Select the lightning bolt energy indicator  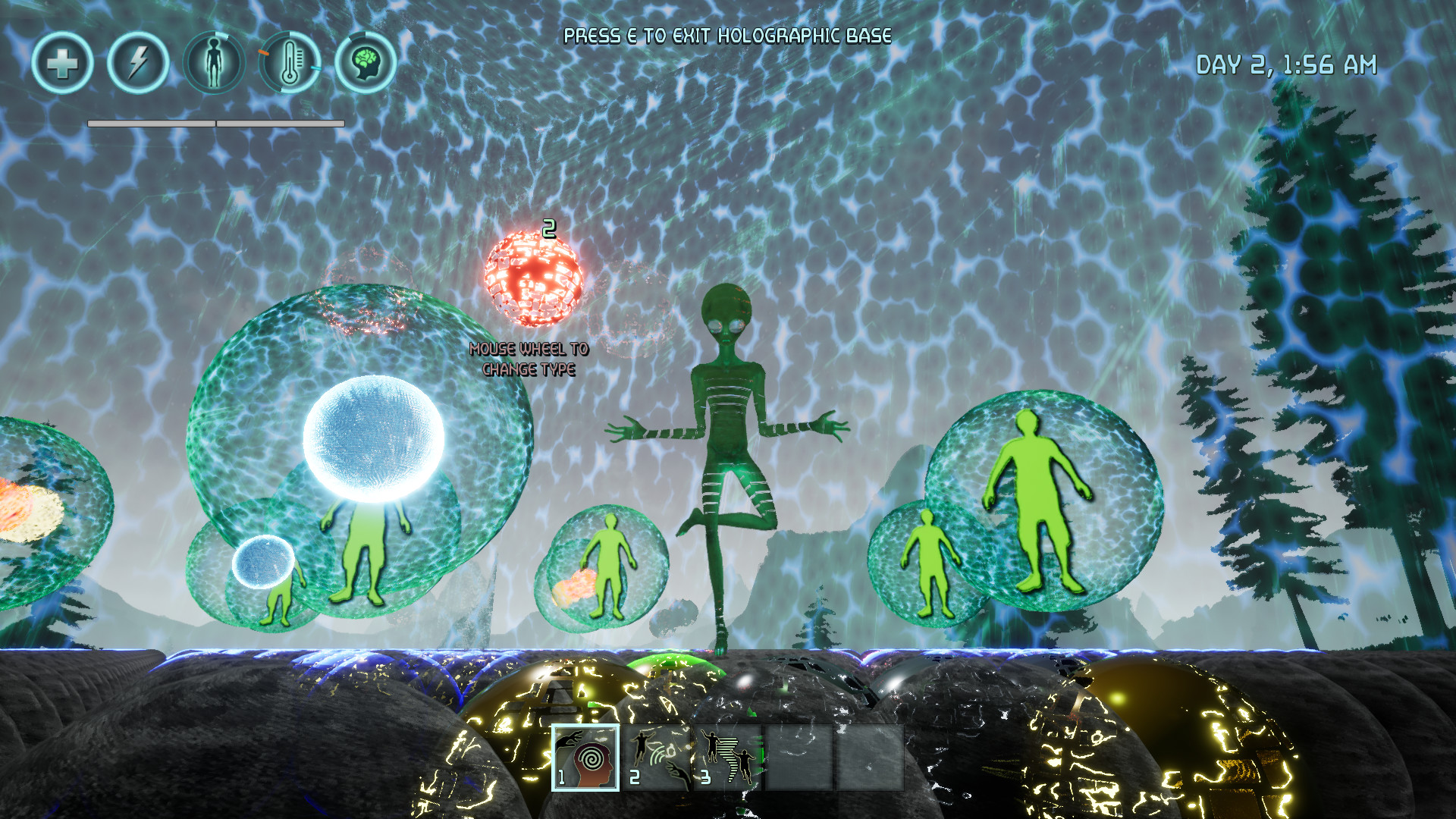139,64
